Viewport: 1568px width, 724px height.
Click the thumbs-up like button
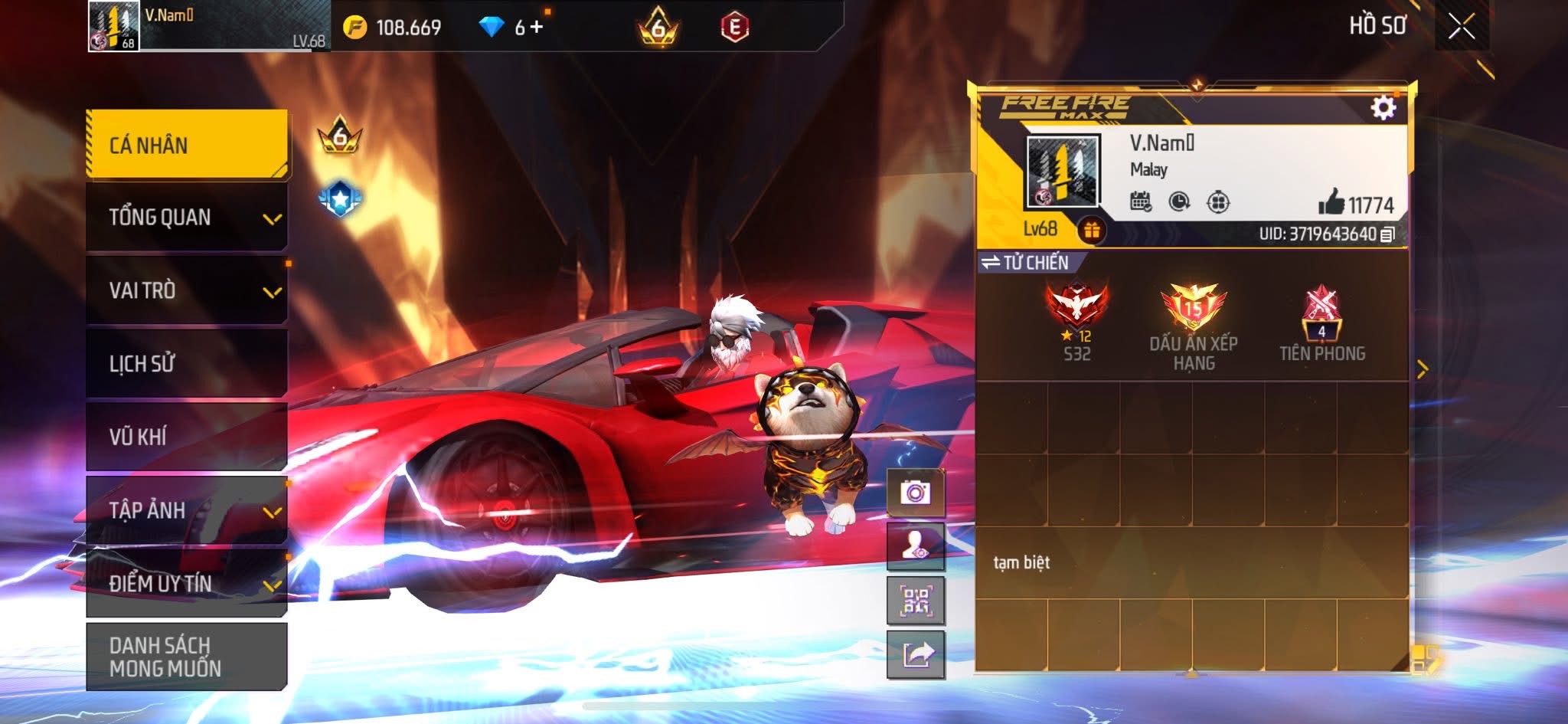[x=1331, y=202]
